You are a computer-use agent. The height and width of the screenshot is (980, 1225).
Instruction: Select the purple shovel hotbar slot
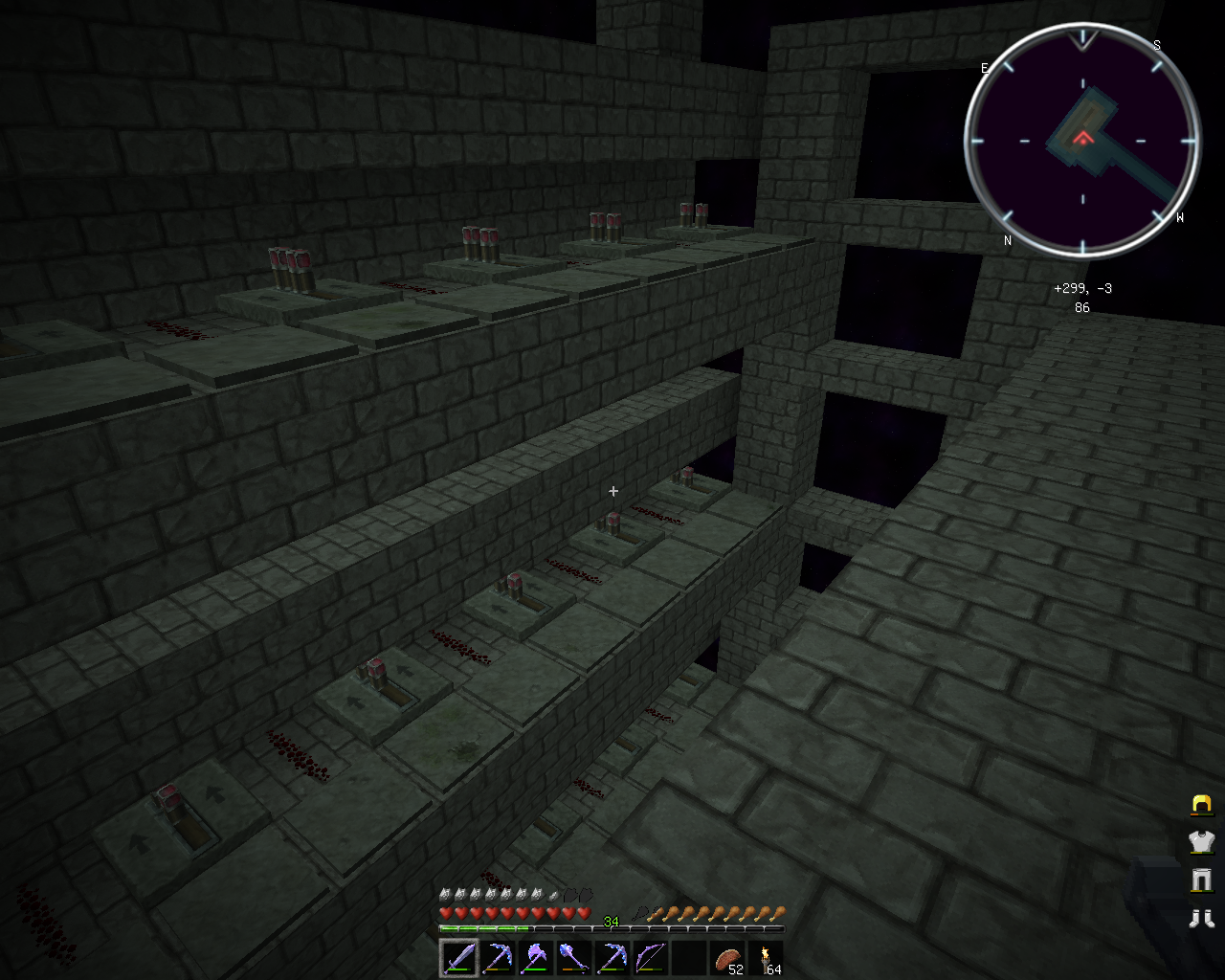[573, 957]
